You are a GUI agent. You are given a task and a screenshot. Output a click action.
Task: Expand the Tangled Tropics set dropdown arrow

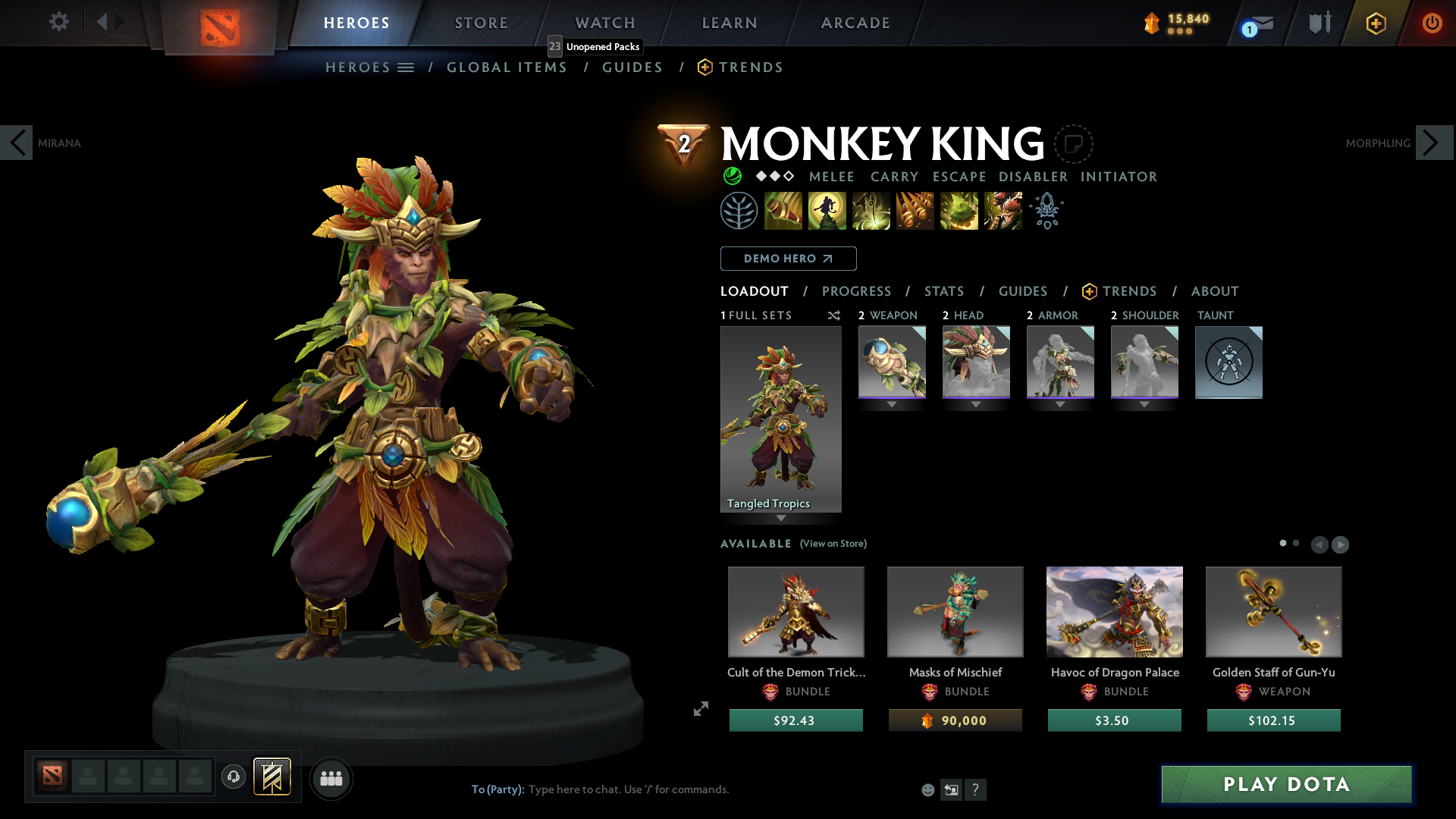click(781, 519)
